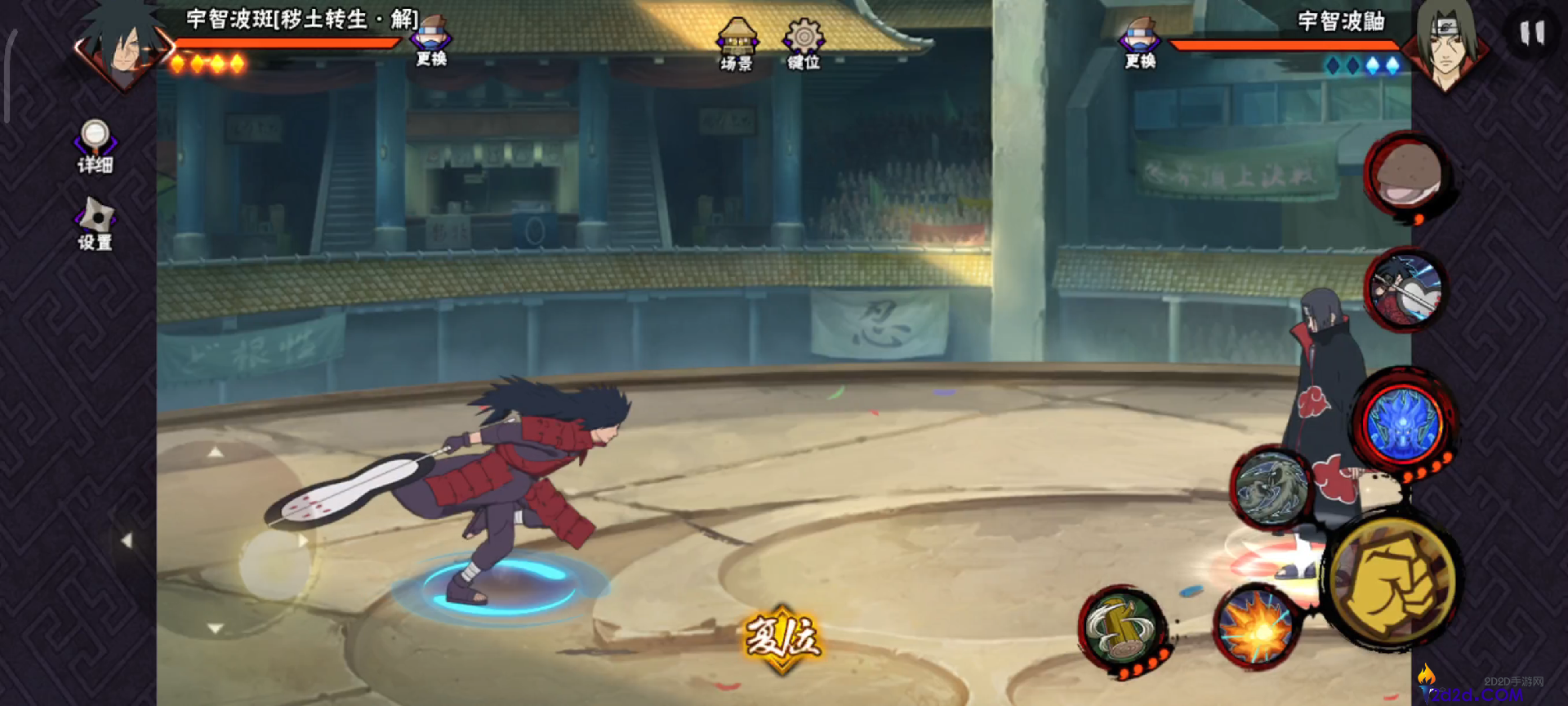The width and height of the screenshot is (1568, 706).
Task: Open the 键位 key layout gear
Action: click(x=804, y=44)
